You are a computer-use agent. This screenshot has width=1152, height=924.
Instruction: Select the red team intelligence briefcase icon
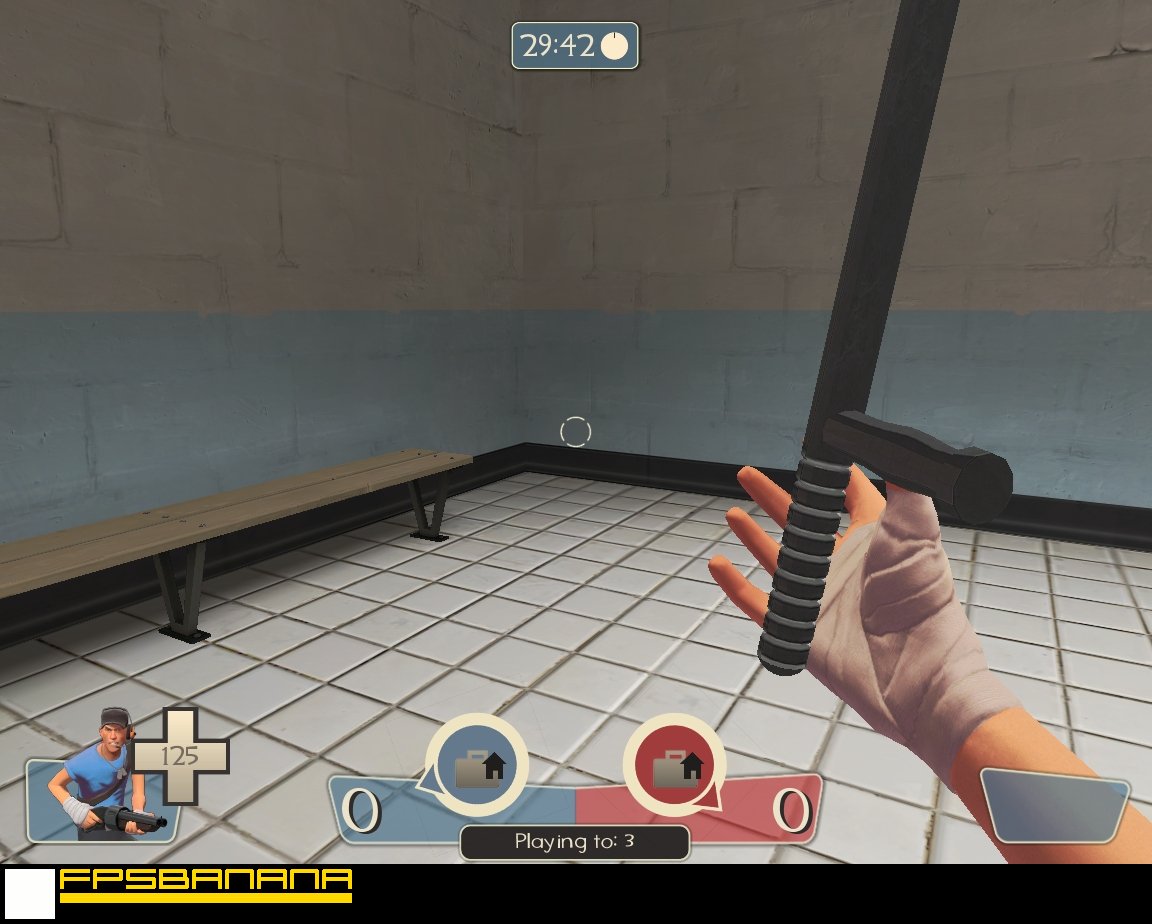[x=676, y=766]
